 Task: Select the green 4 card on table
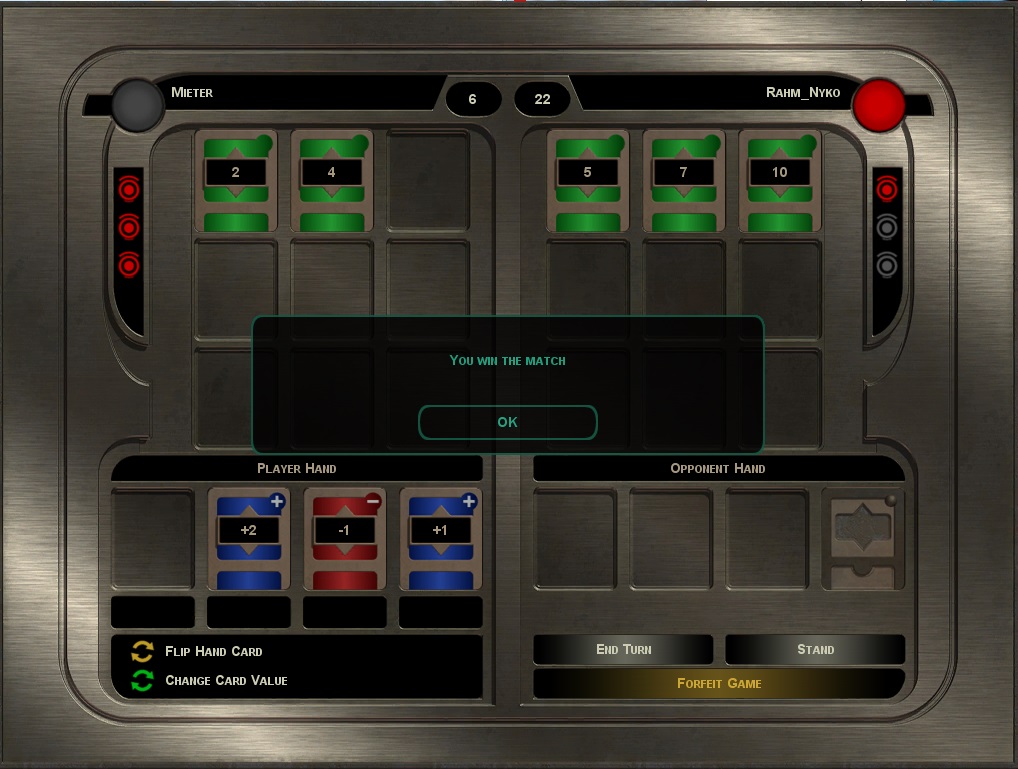pos(332,181)
